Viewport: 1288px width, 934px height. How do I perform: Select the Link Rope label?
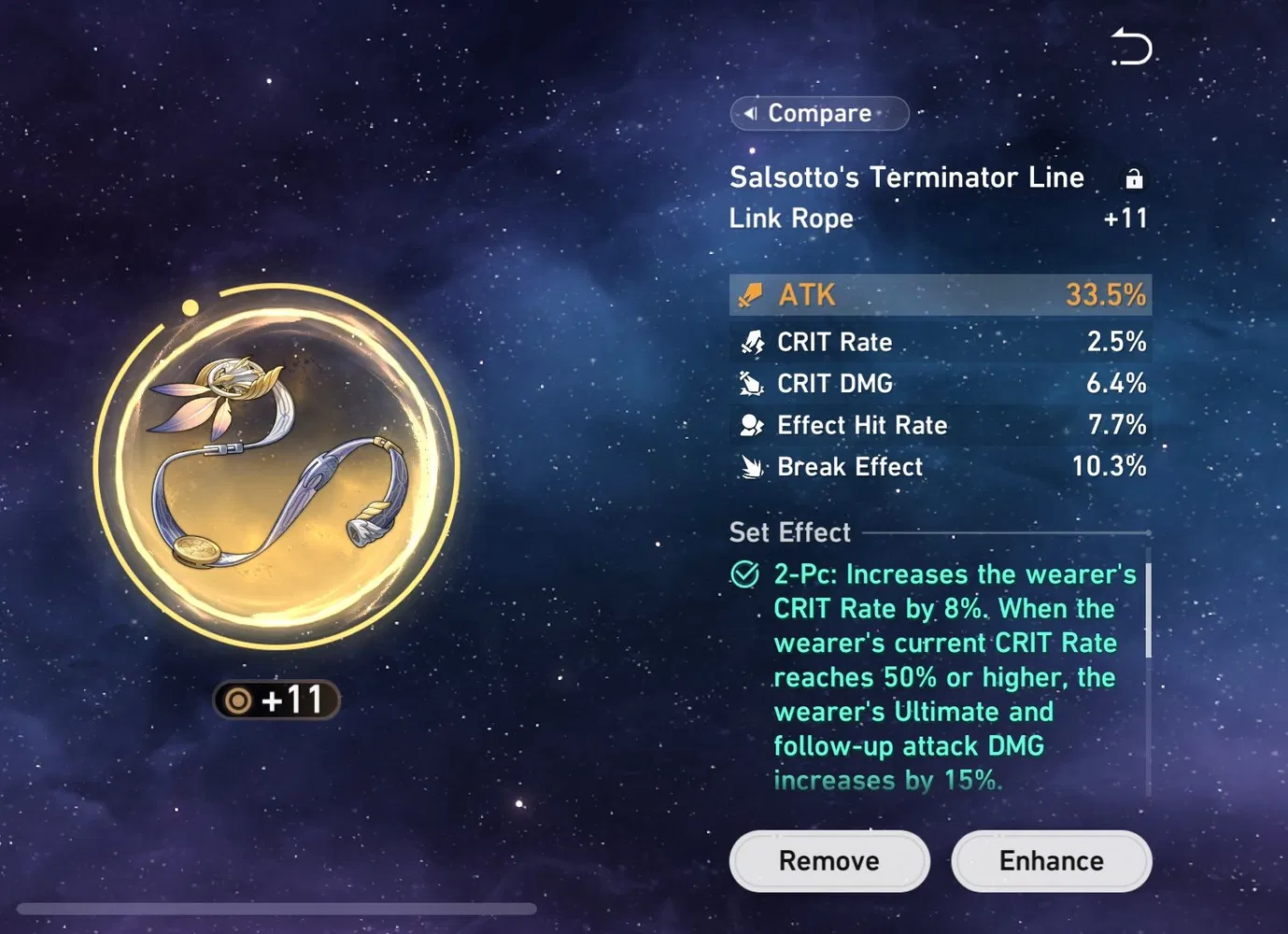[x=790, y=219]
